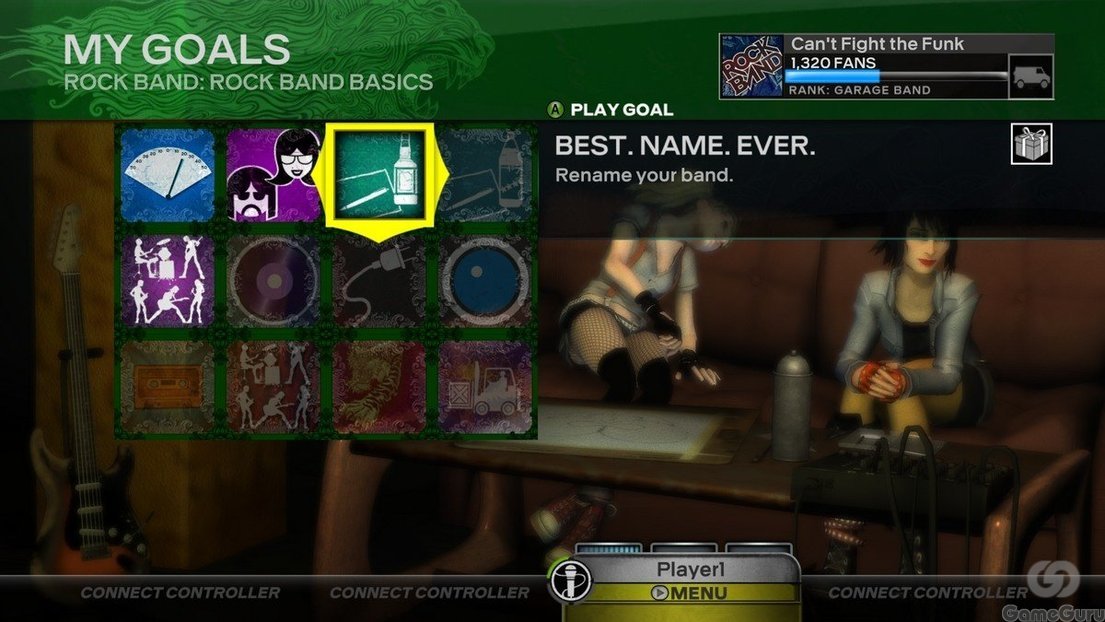
Task: Click the yellow-highlighted bottle and pen goal
Action: pyautogui.click(x=379, y=176)
